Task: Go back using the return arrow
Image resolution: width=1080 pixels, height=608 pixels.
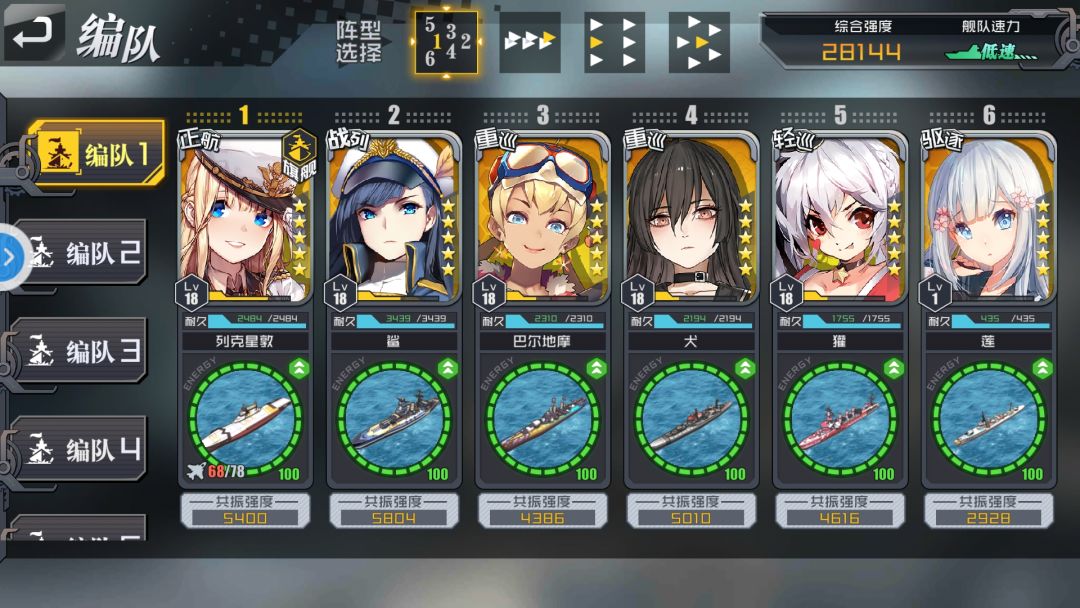Action: pos(33,32)
